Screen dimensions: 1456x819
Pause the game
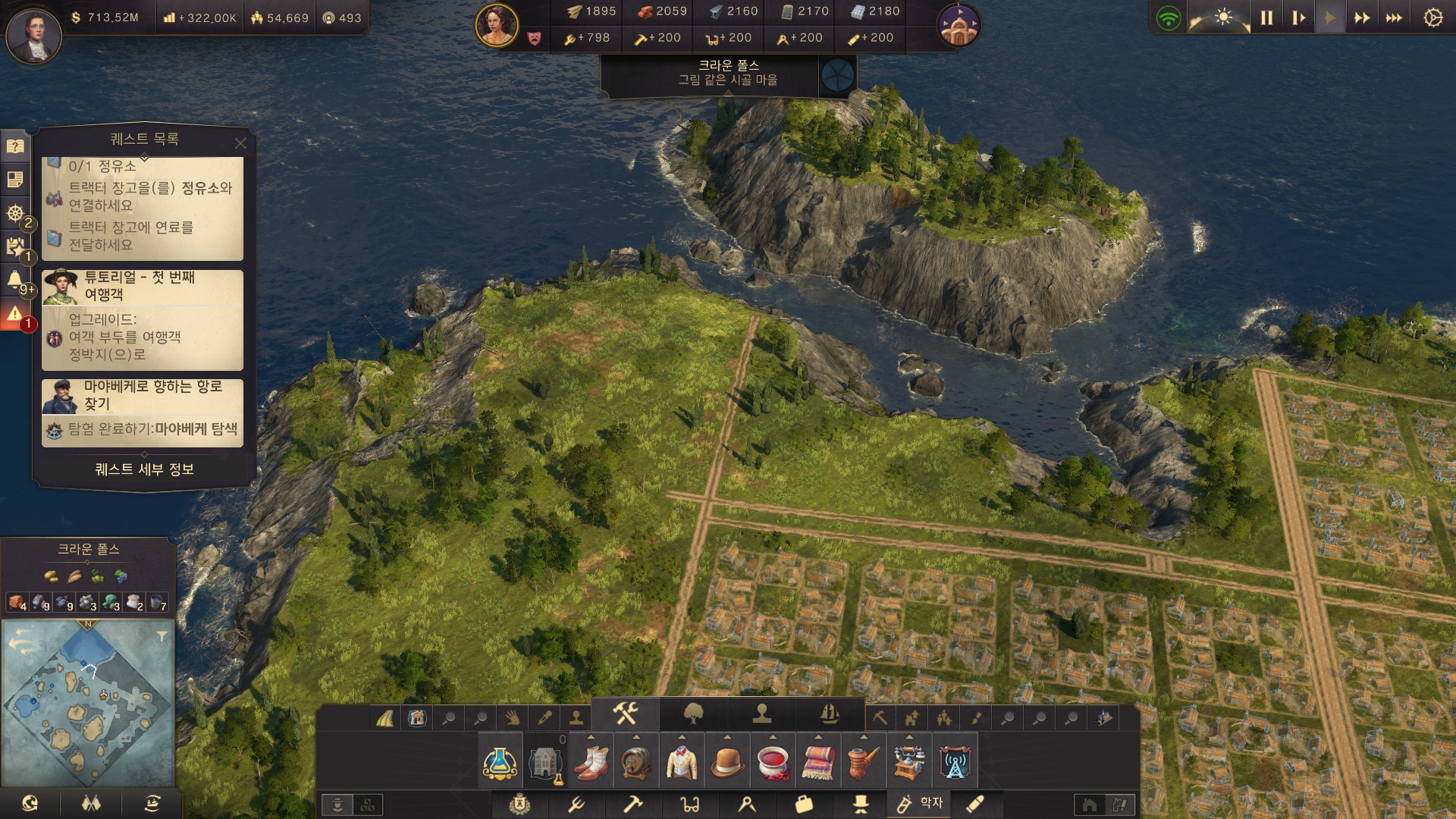pos(1266,17)
